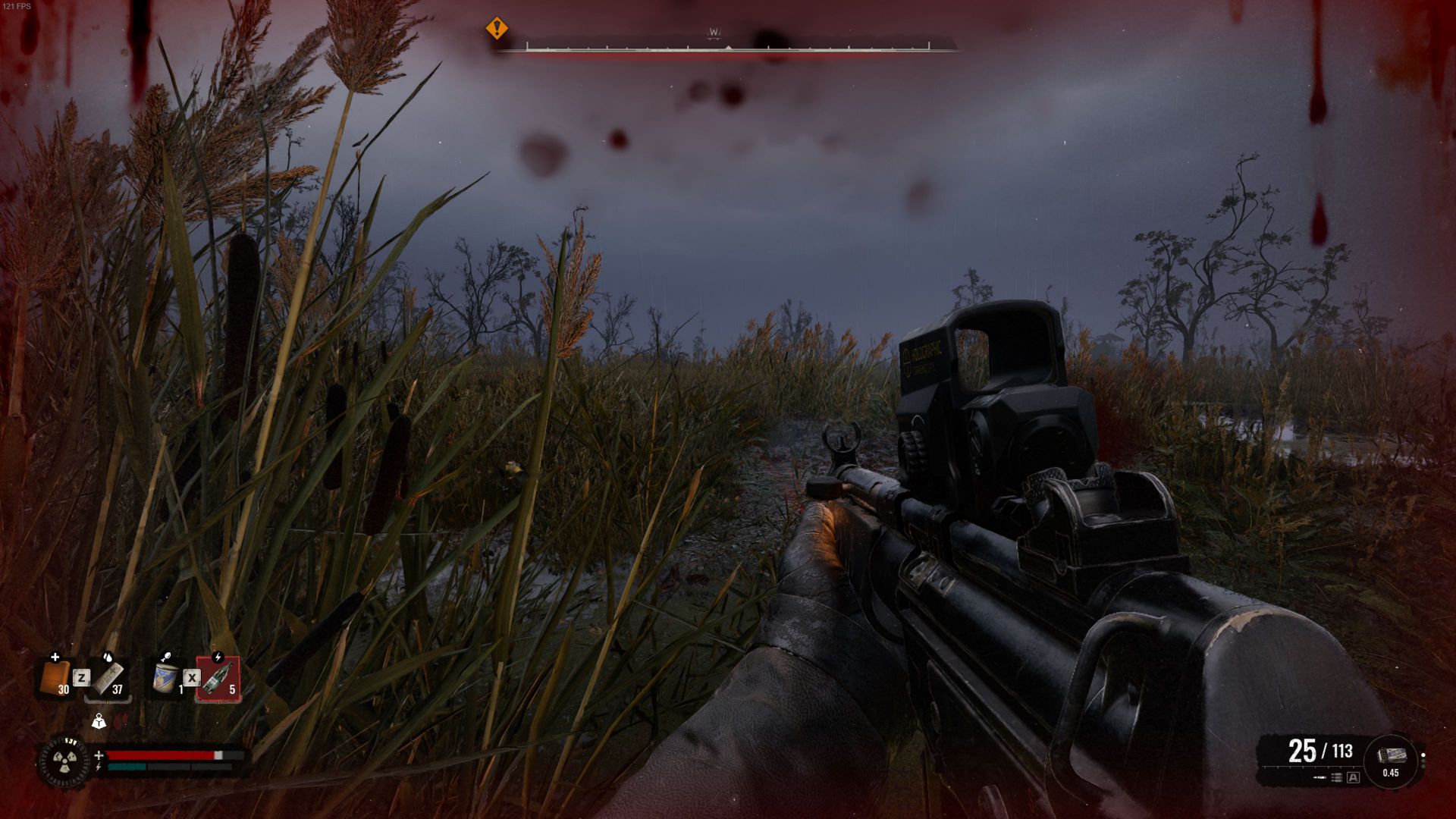Click the automatic fire mode indicator

click(x=1353, y=777)
